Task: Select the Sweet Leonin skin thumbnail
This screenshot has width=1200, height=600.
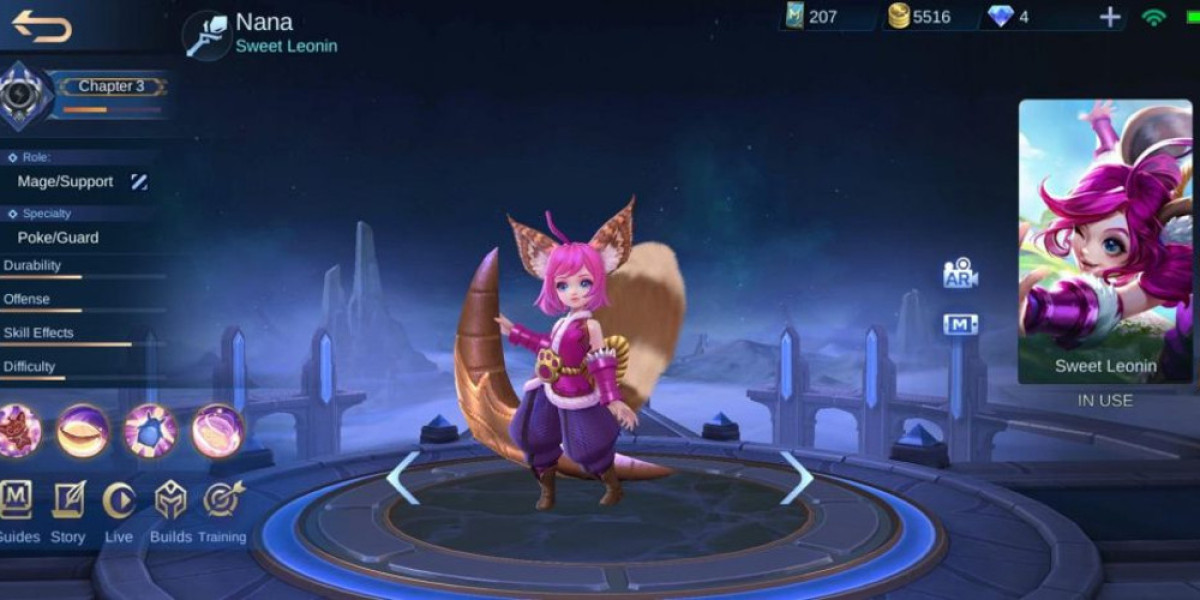Action: [x=1105, y=241]
